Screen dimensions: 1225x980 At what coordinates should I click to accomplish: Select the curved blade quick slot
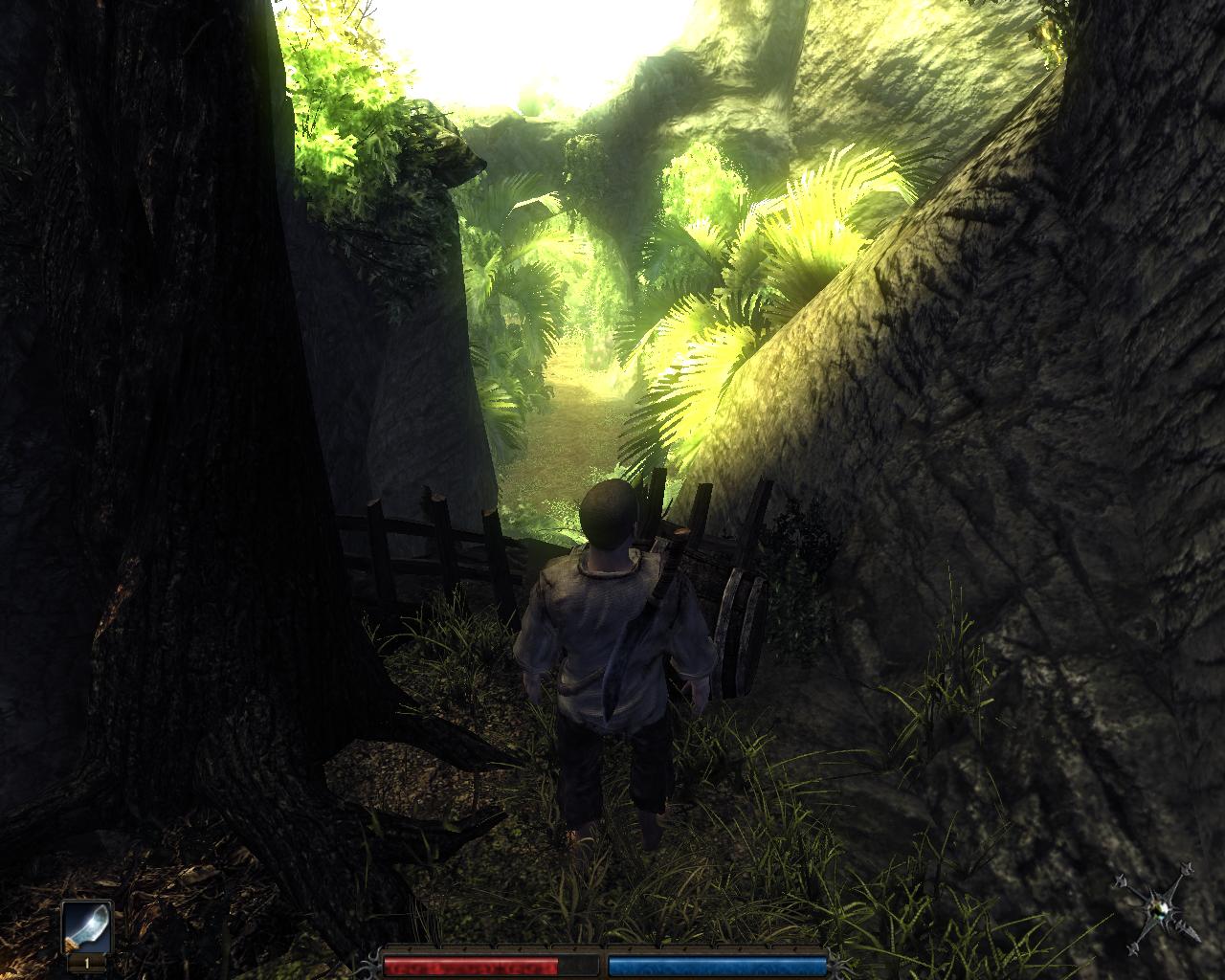point(87,928)
